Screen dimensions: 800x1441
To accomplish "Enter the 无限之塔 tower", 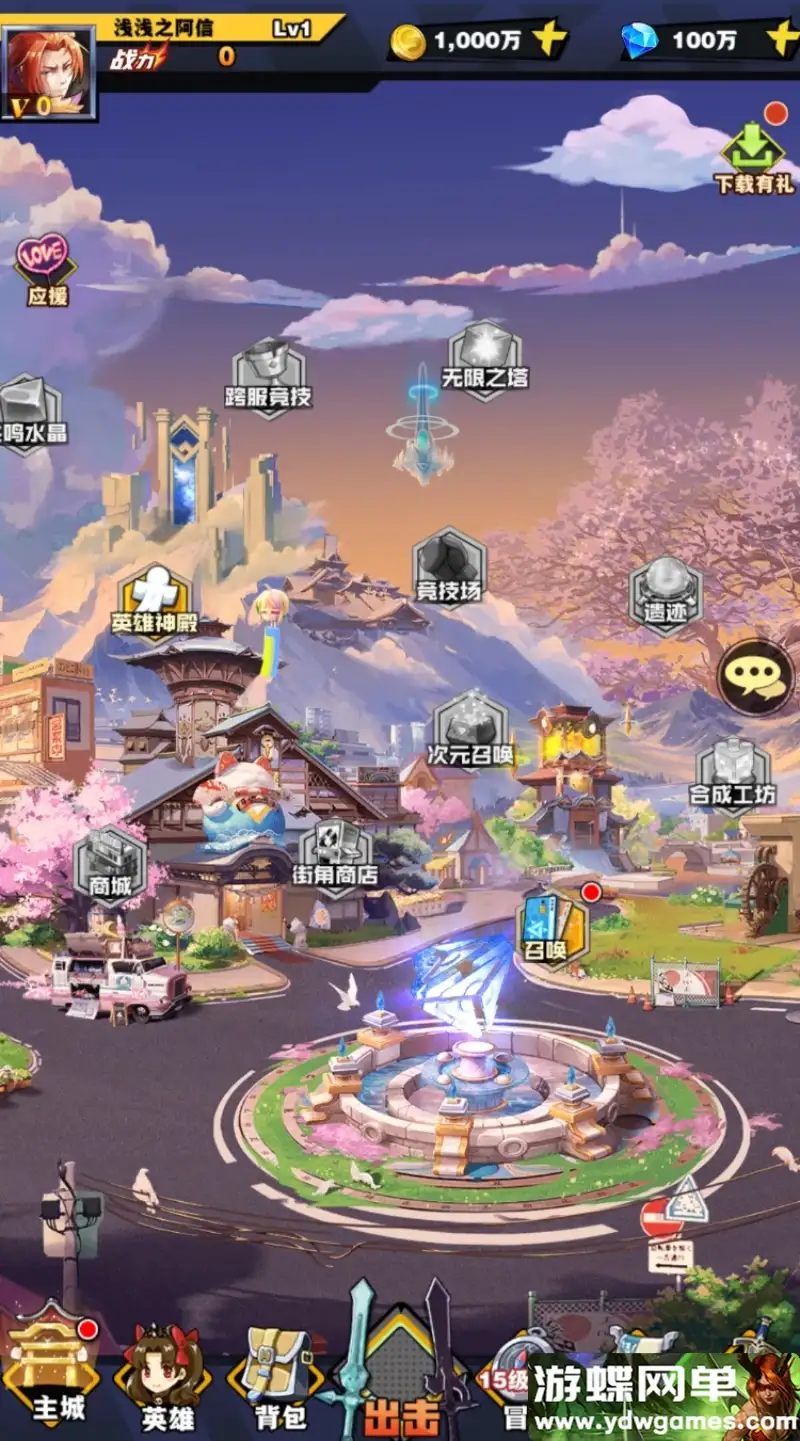I will tap(485, 358).
